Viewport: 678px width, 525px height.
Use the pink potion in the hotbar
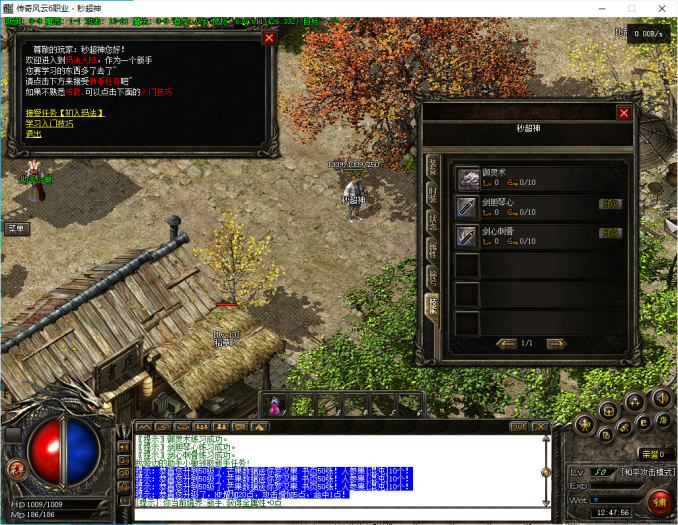276,405
